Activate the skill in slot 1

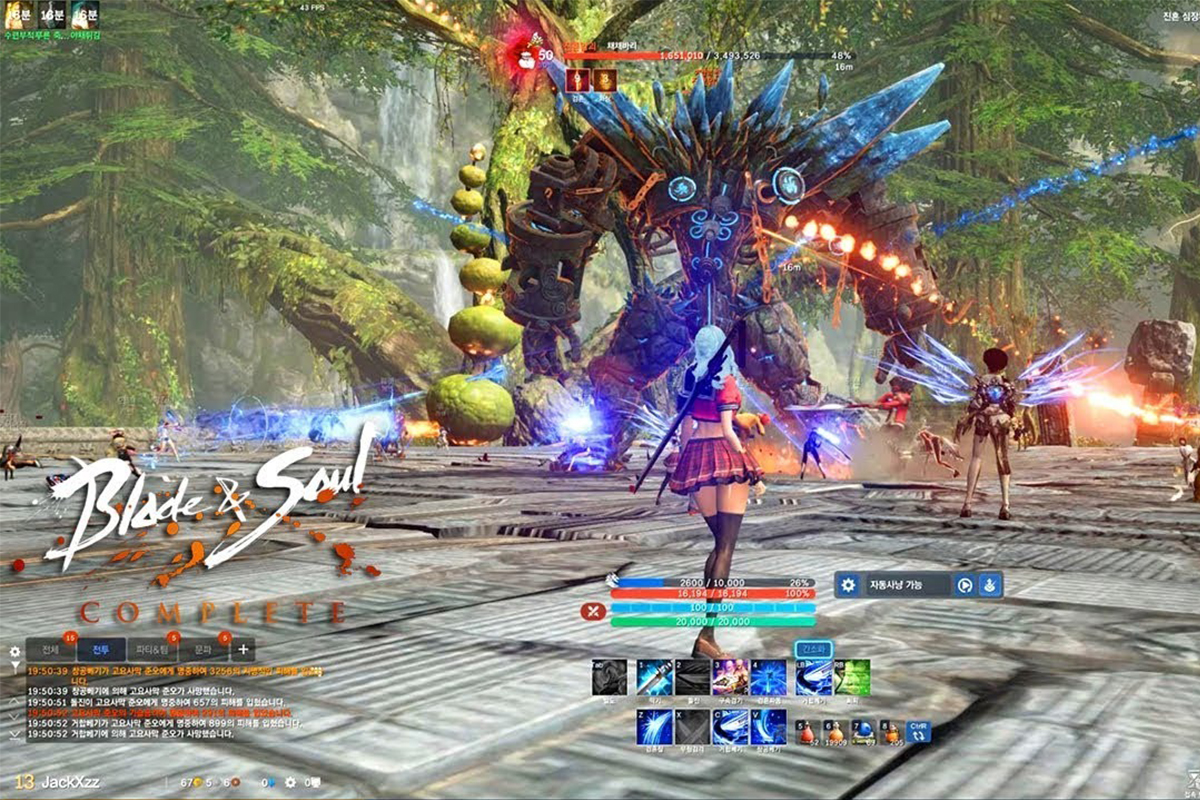click(x=654, y=677)
